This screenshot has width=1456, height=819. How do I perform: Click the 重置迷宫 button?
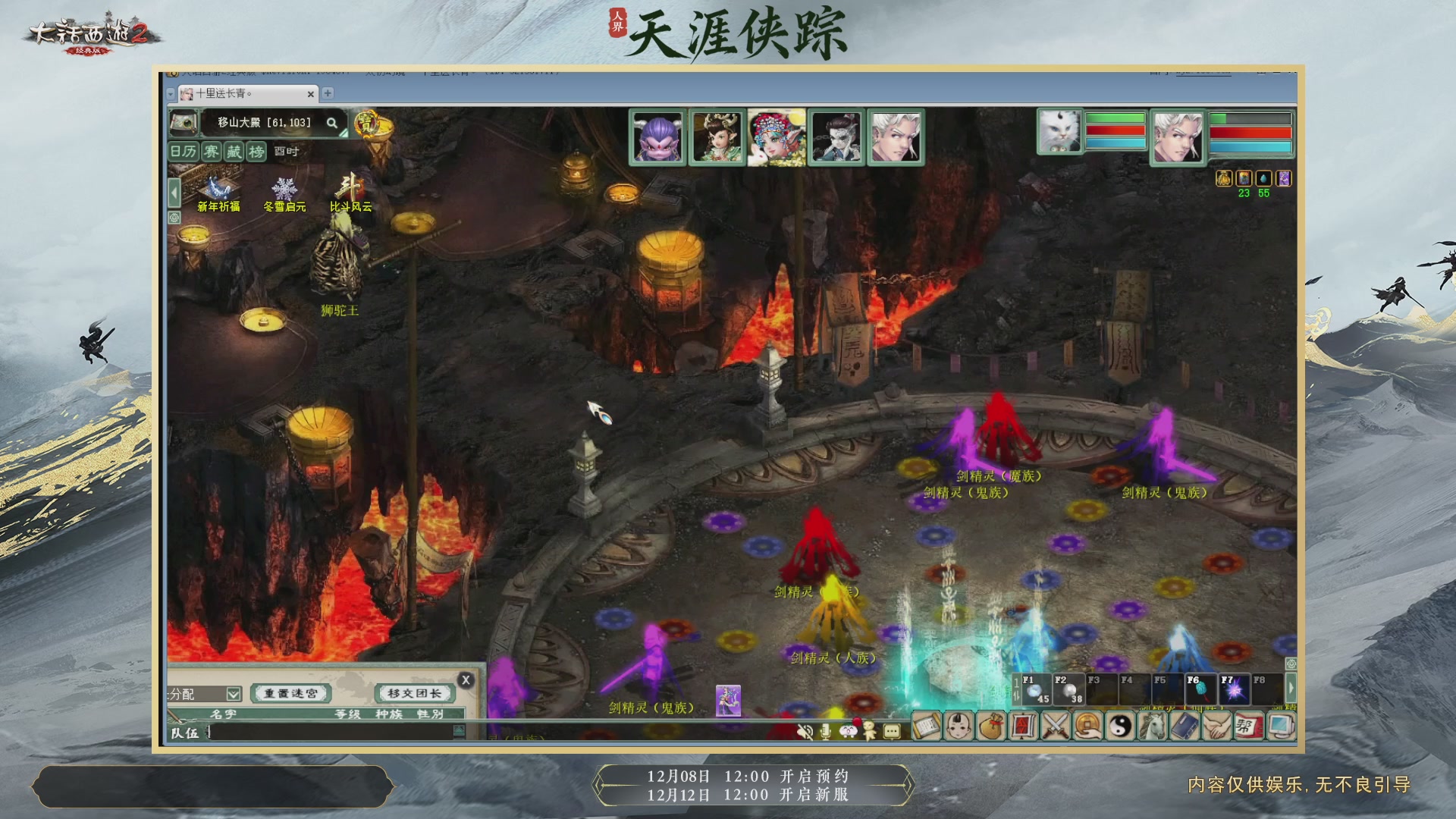click(x=290, y=693)
